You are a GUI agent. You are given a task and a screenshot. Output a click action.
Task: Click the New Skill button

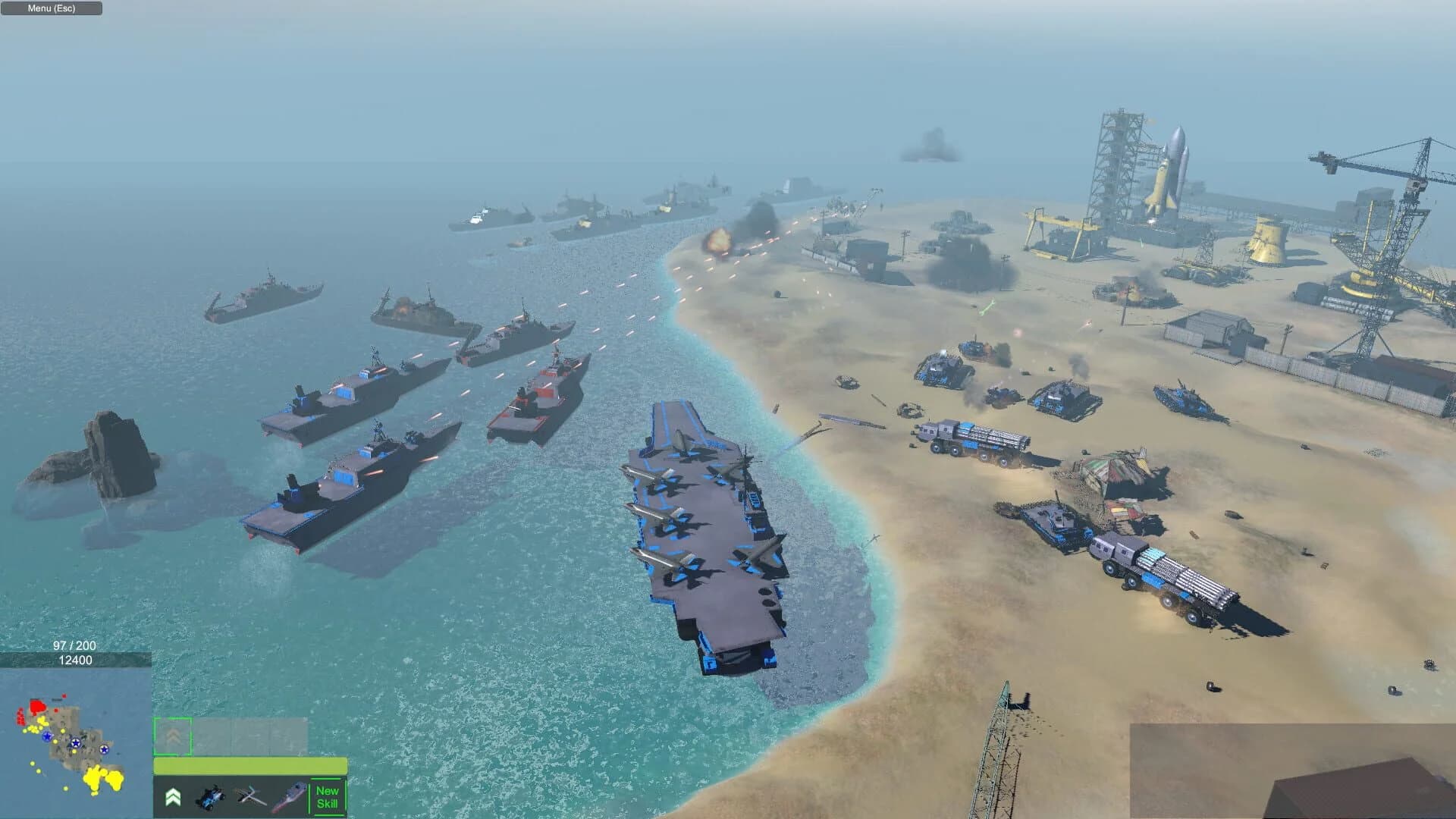coord(327,797)
